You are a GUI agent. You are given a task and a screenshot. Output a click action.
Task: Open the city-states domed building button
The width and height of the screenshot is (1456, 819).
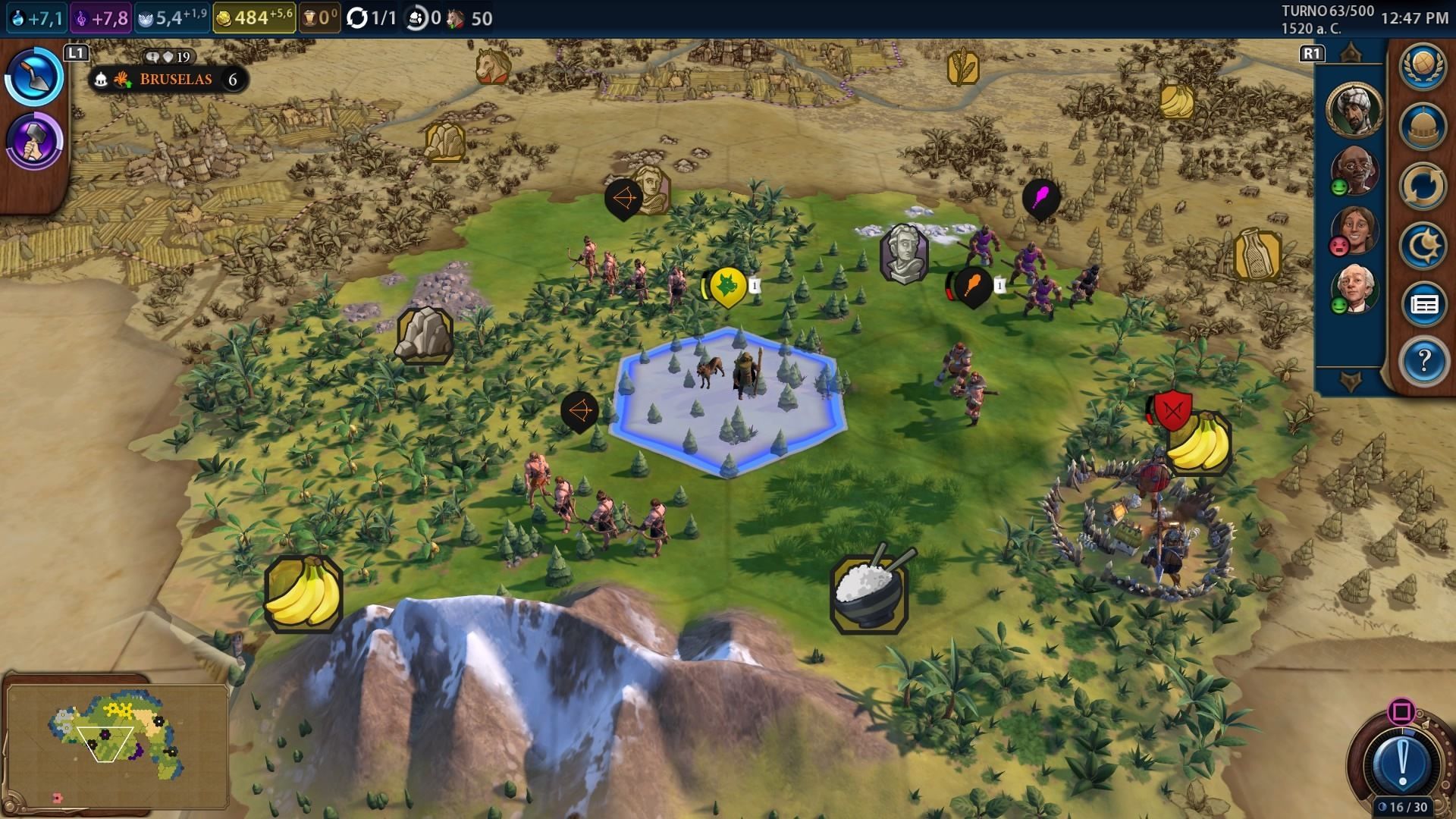pyautogui.click(x=1423, y=126)
